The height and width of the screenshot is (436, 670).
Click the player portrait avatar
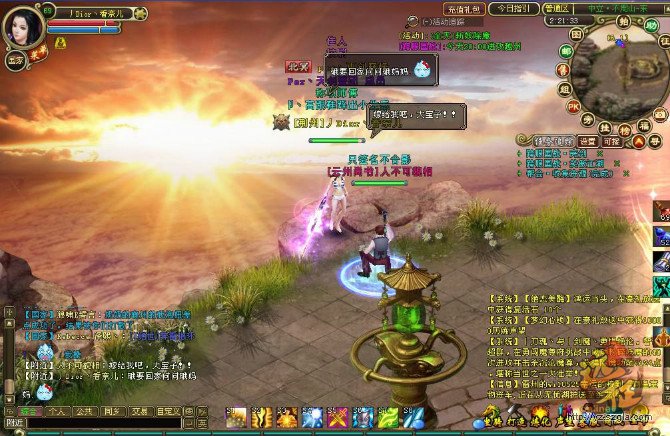coord(22,27)
